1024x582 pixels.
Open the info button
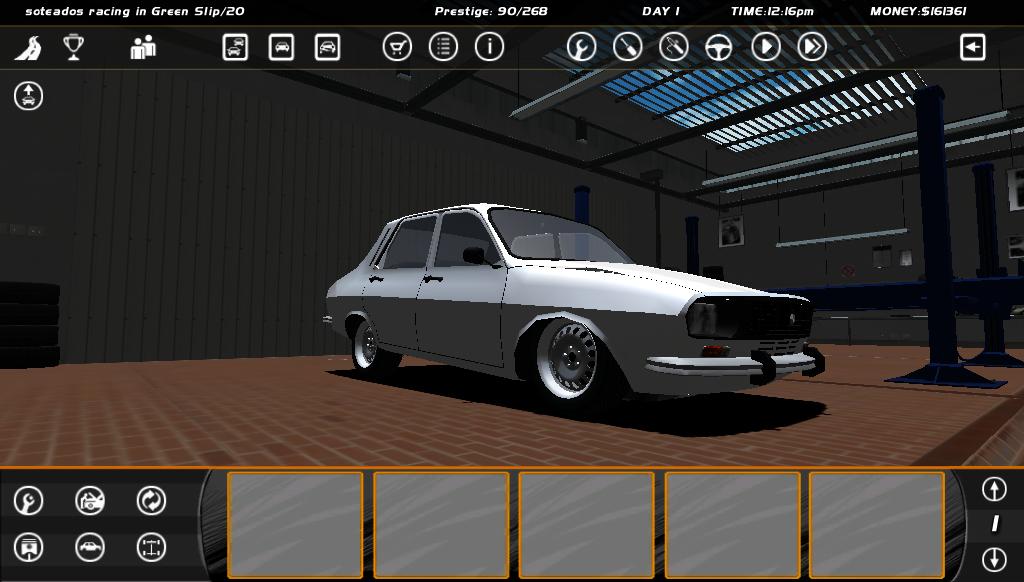pos(489,47)
